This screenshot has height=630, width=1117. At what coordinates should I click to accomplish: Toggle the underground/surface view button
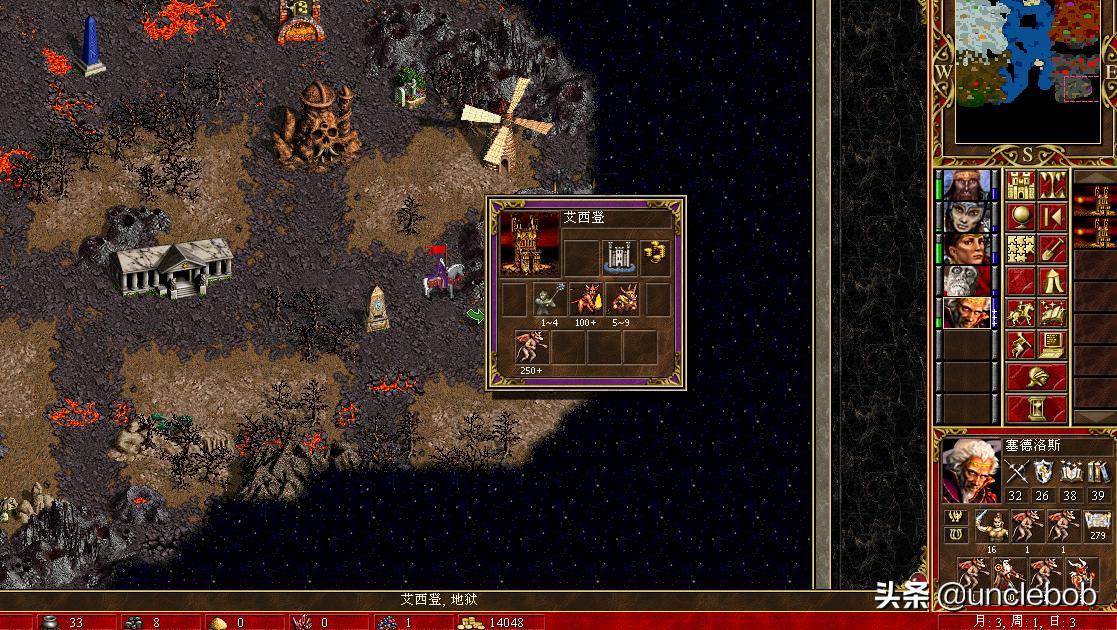pos(1052,185)
